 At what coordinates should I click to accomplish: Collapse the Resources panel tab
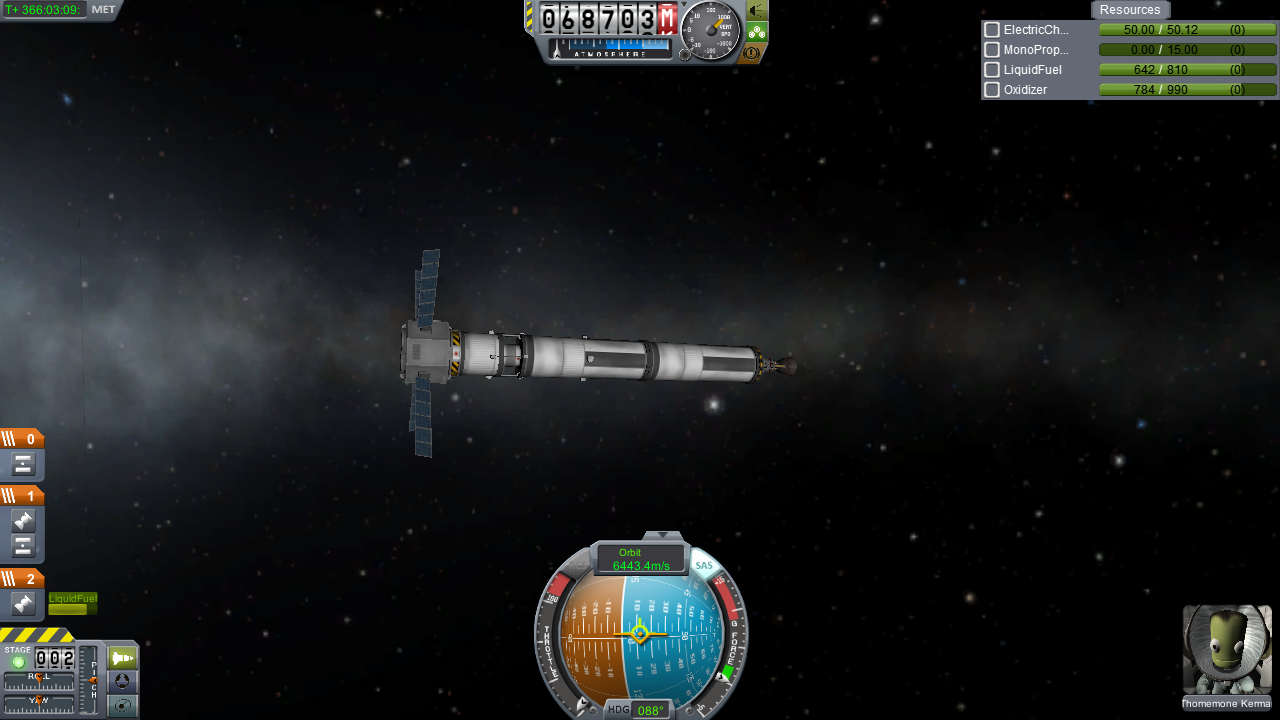click(x=1130, y=10)
